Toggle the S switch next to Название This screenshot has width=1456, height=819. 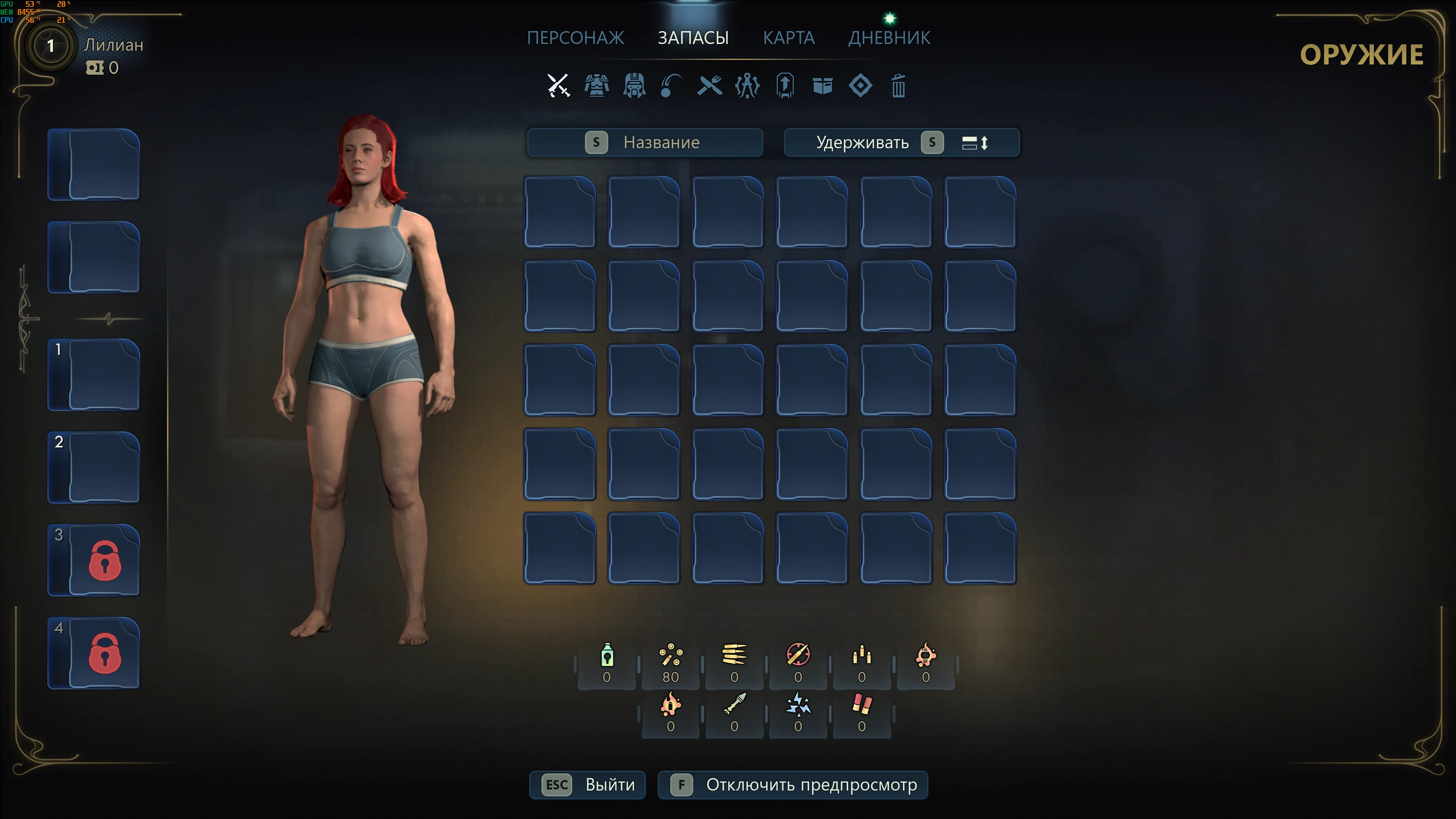click(597, 142)
